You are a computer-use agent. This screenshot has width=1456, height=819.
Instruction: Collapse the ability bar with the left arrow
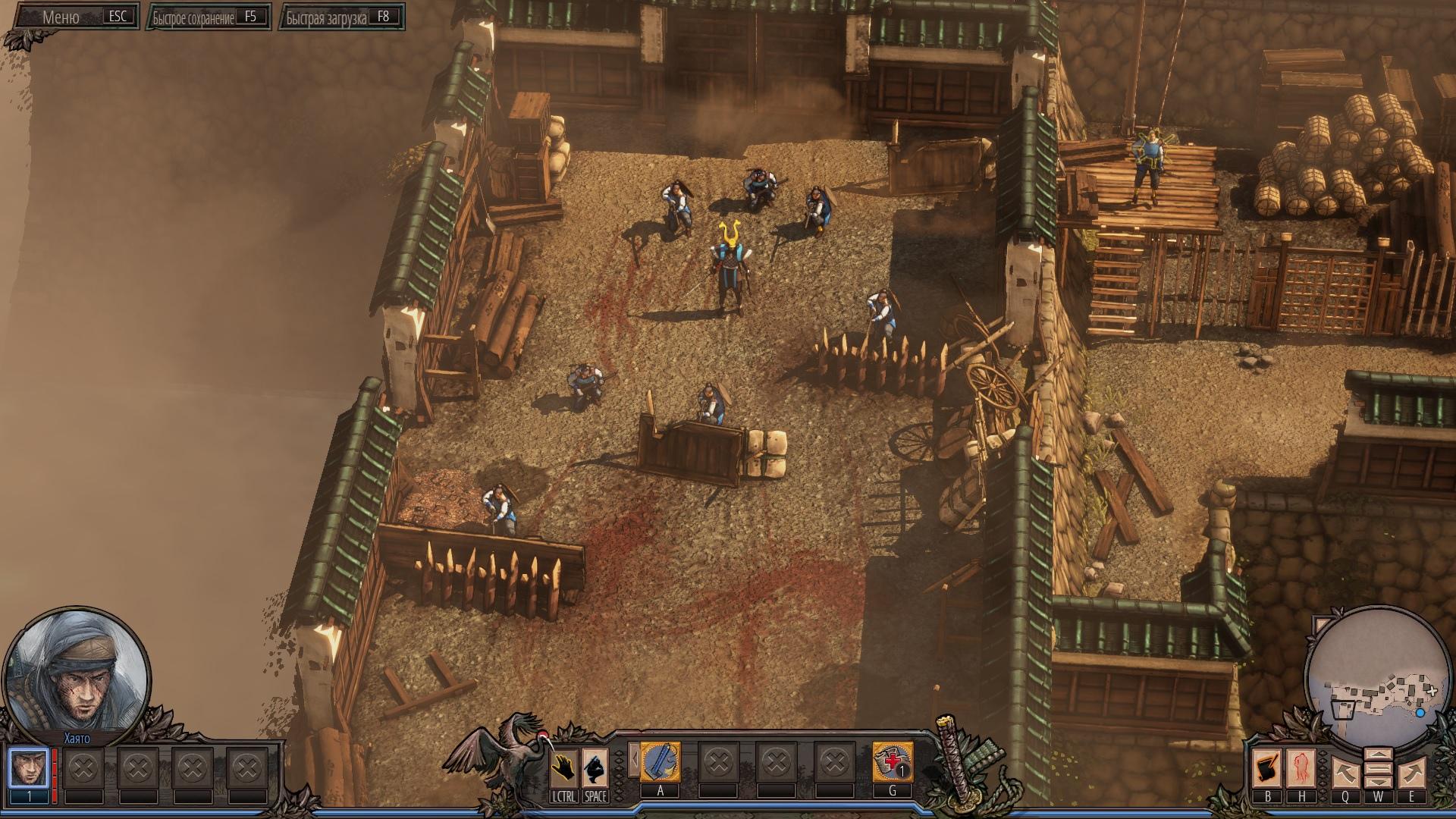[x=633, y=761]
